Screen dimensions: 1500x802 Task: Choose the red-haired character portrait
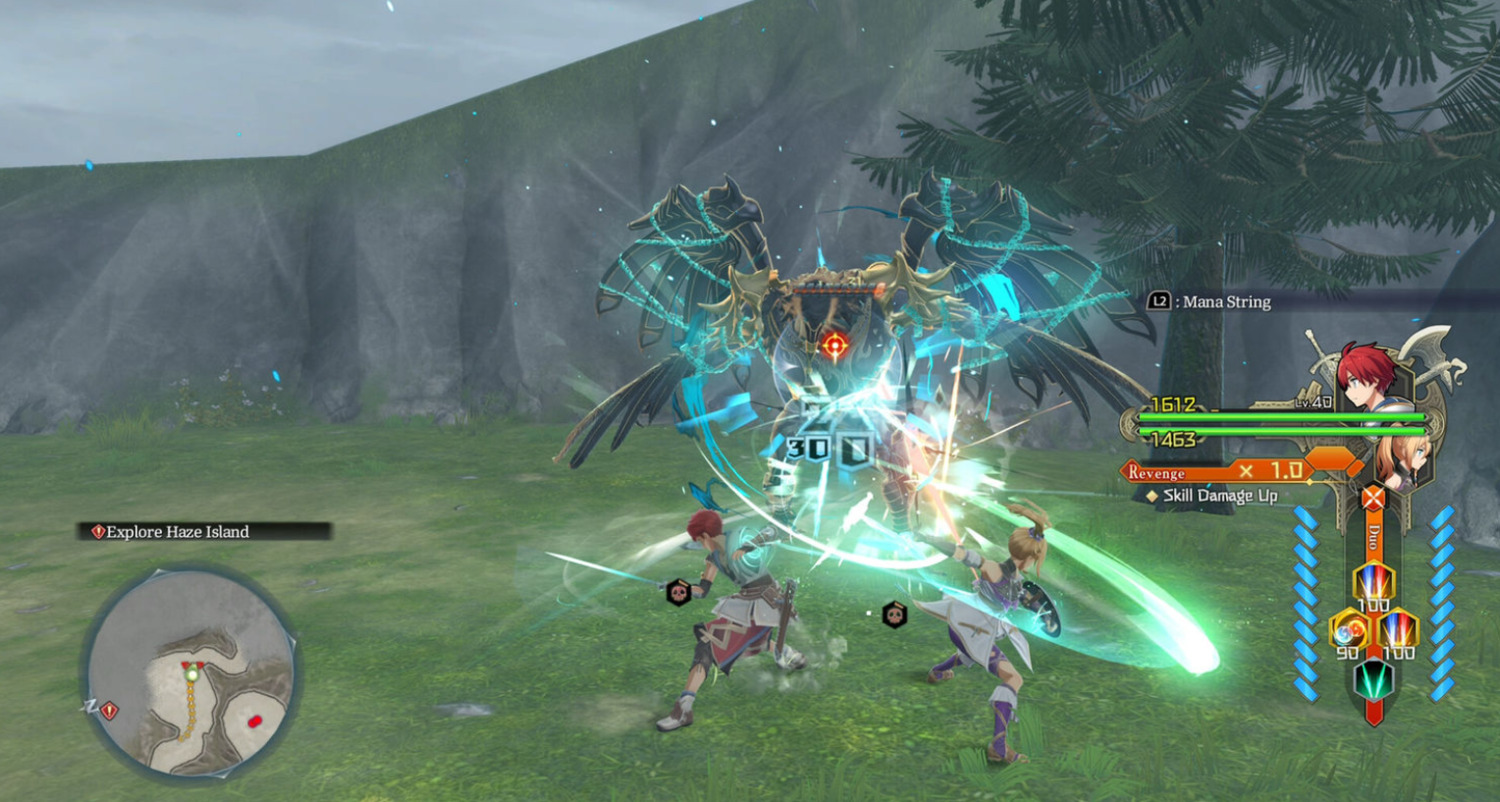coord(1361,372)
